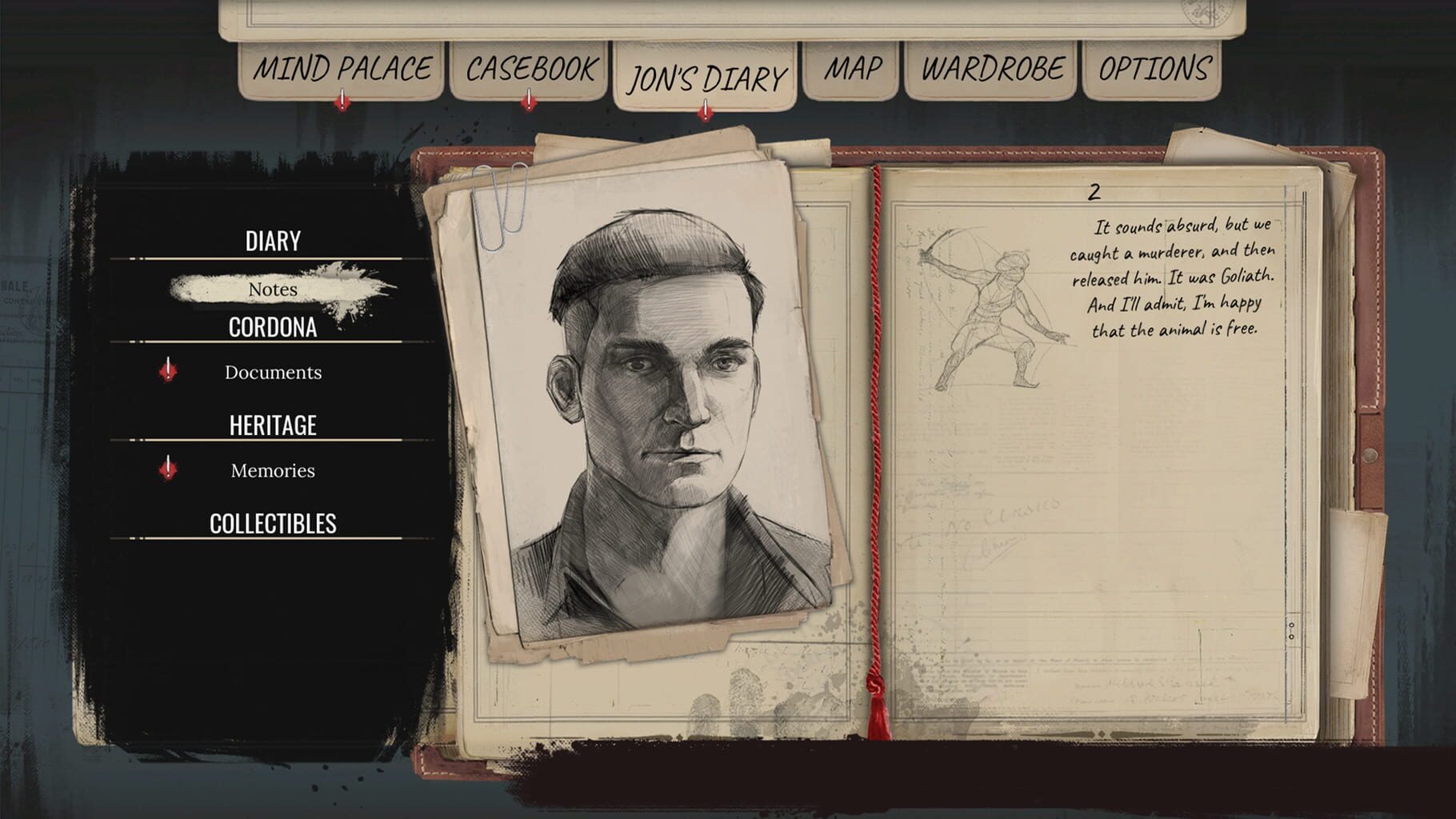Click the red notification marker below Jon's Diary tab
Image resolution: width=1456 pixels, height=819 pixels.
[x=703, y=111]
